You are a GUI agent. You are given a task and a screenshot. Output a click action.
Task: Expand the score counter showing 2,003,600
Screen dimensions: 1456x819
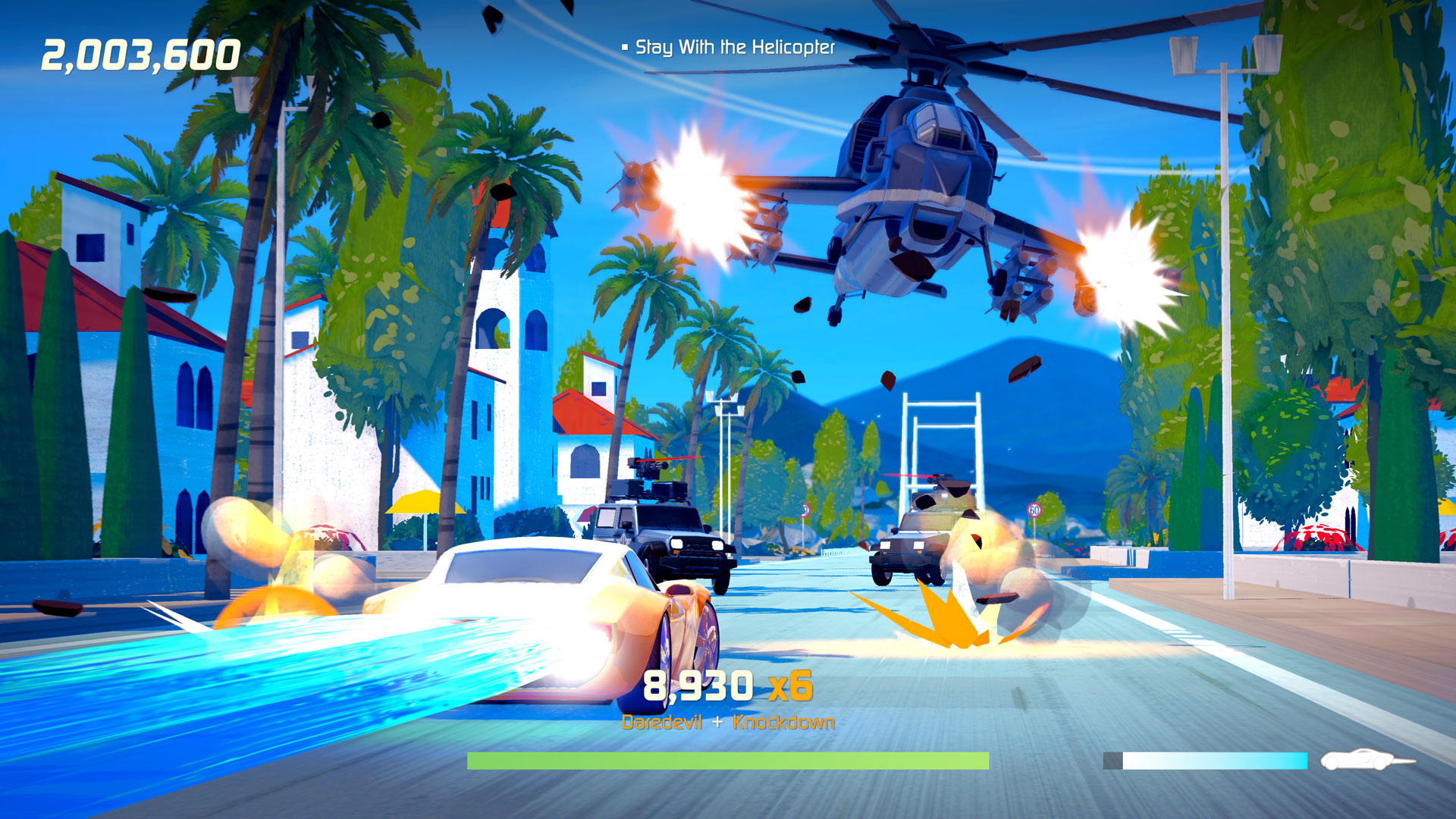[x=139, y=53]
